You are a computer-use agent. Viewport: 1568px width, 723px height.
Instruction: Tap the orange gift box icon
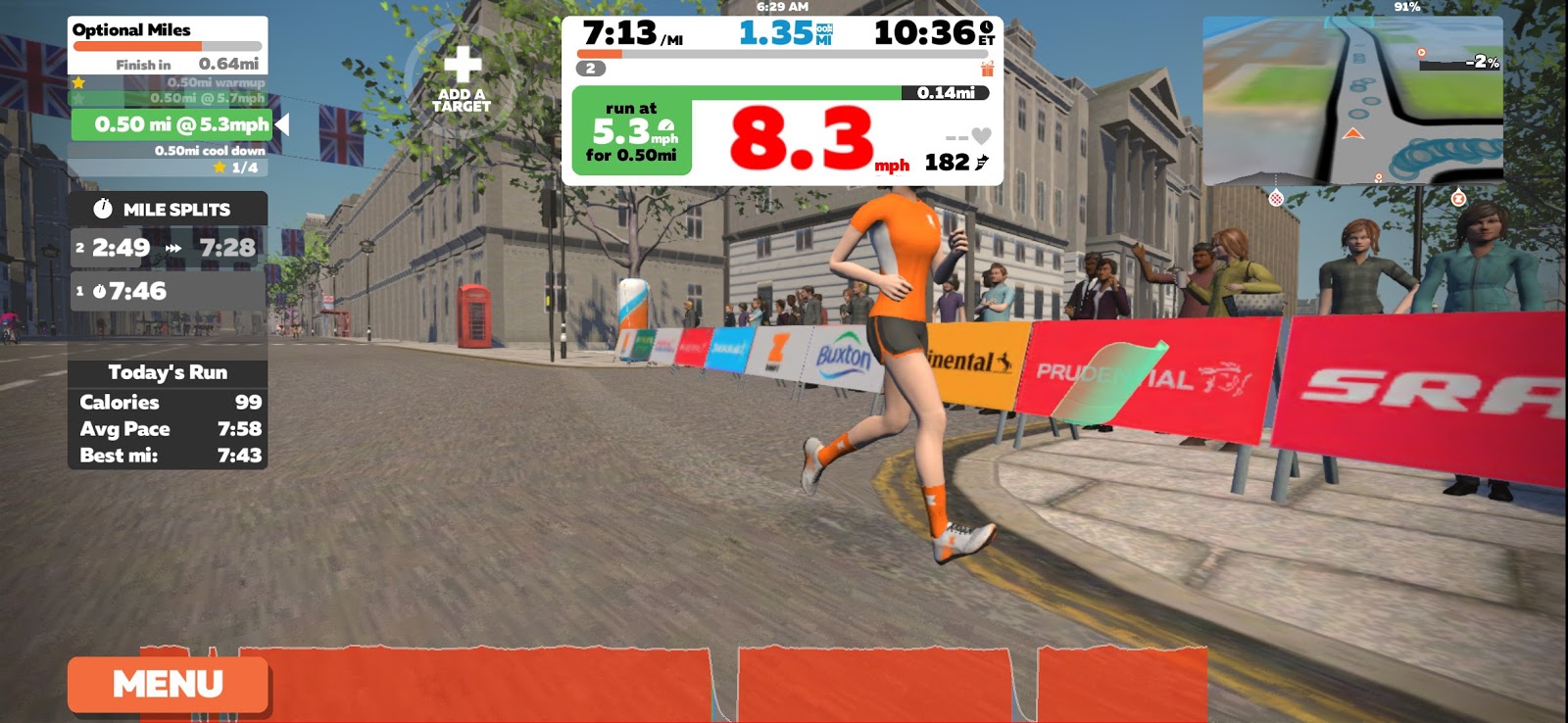(987, 69)
